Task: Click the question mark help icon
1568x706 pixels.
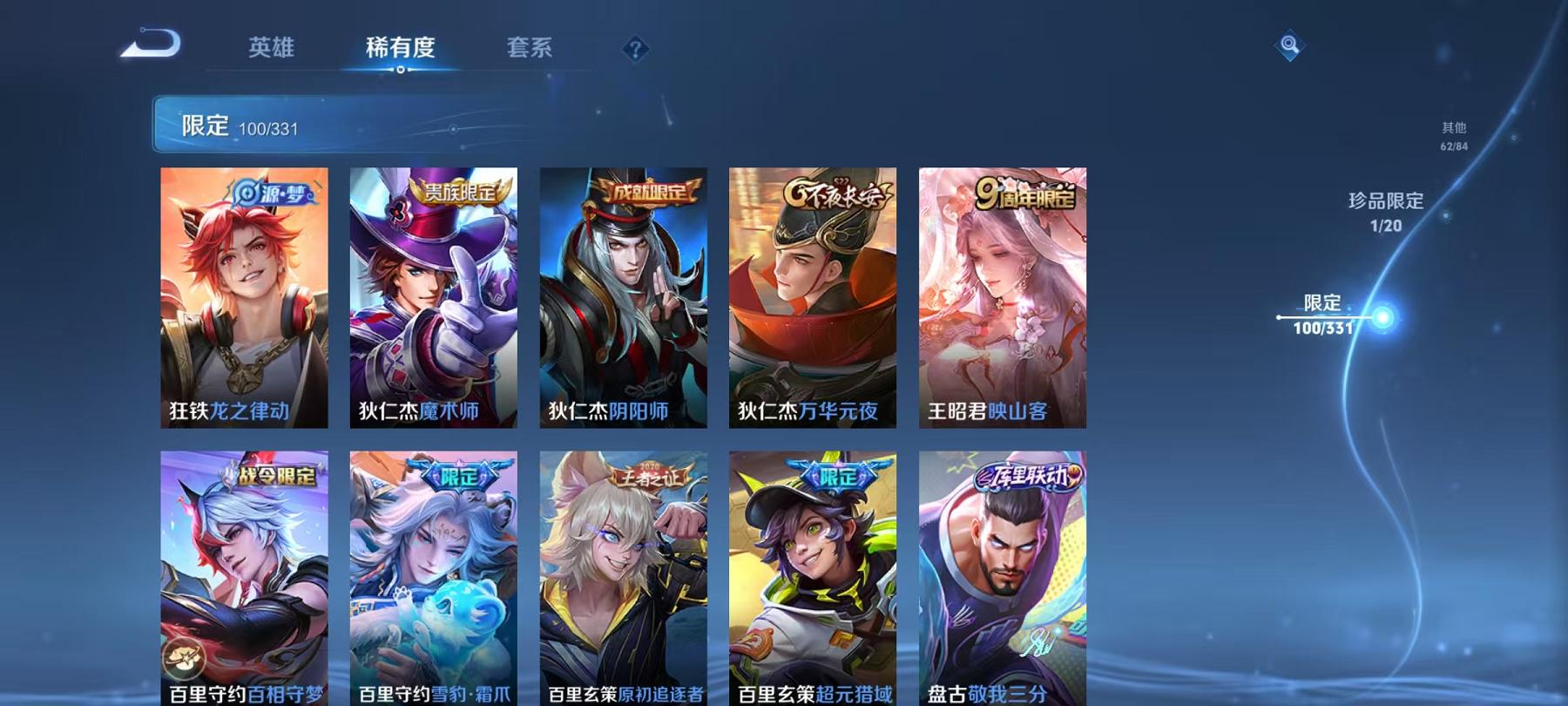Action: pos(639,49)
